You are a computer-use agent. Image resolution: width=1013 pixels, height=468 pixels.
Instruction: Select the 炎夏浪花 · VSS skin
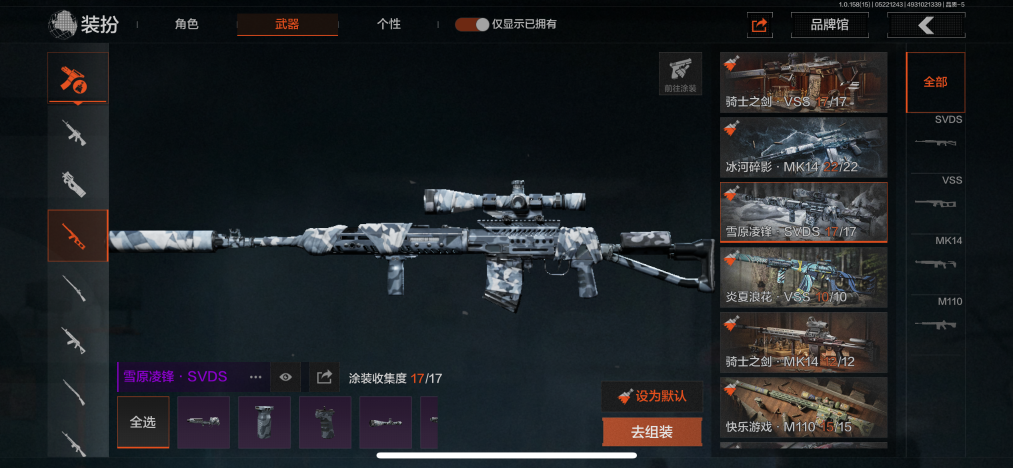(803, 276)
